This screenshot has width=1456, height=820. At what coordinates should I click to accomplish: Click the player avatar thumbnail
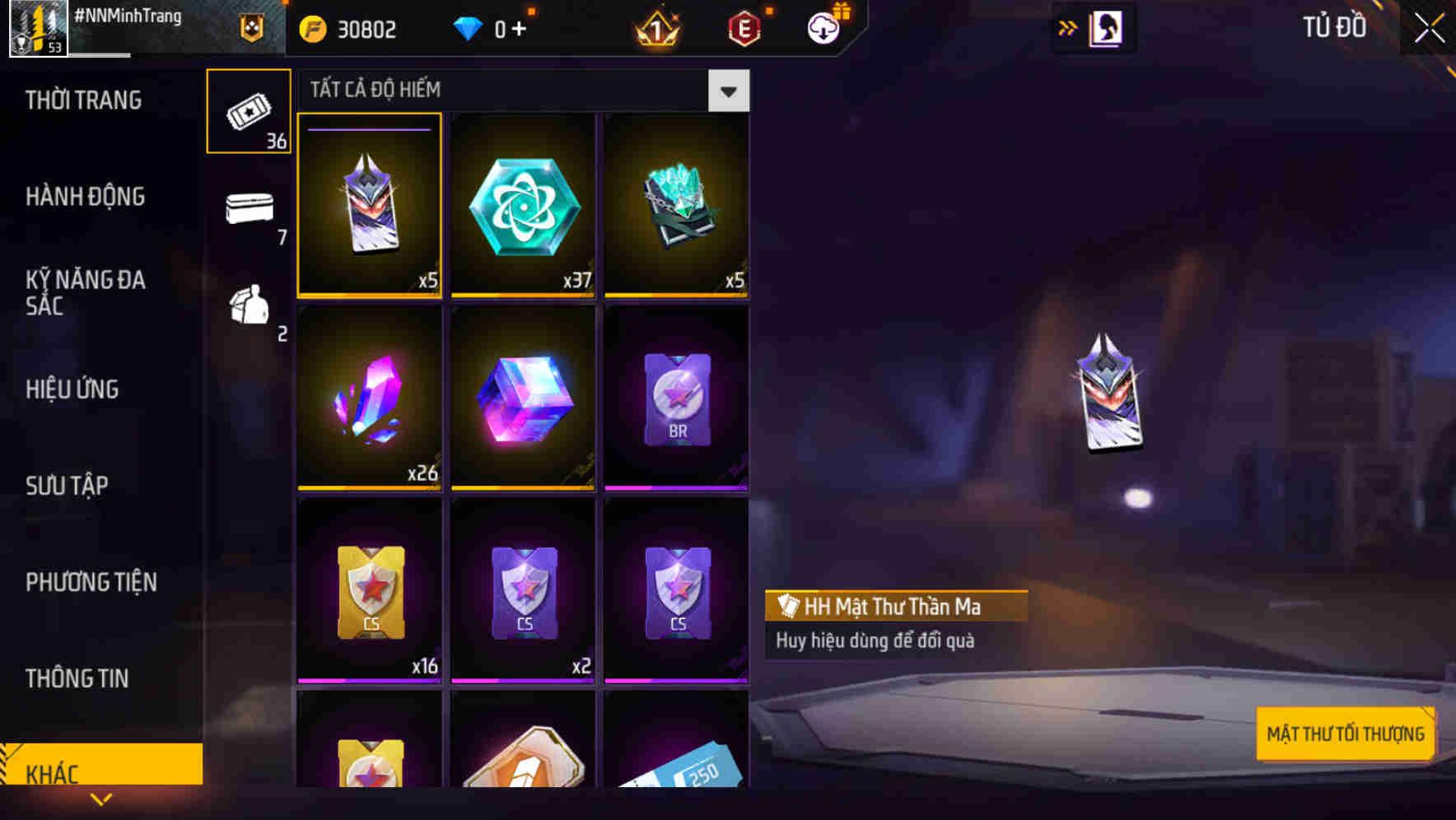[37, 30]
